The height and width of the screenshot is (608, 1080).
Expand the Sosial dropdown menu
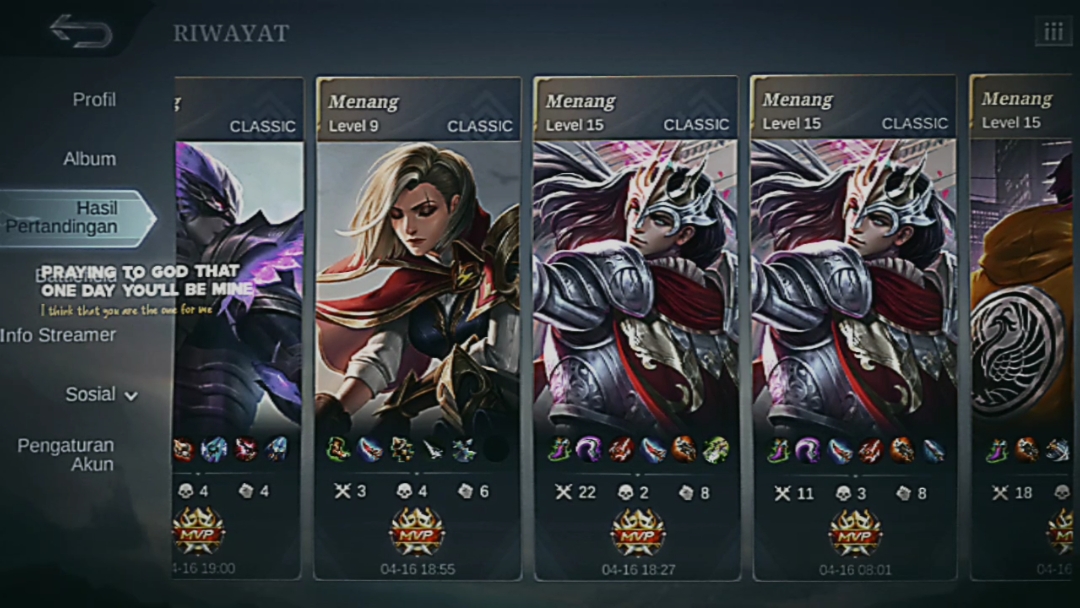[x=101, y=394]
